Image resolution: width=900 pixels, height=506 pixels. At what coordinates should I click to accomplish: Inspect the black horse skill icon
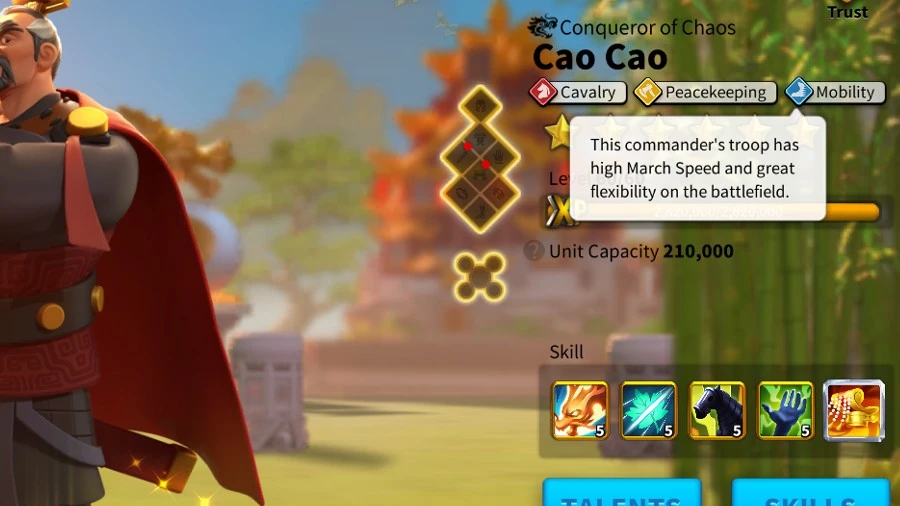click(x=717, y=410)
